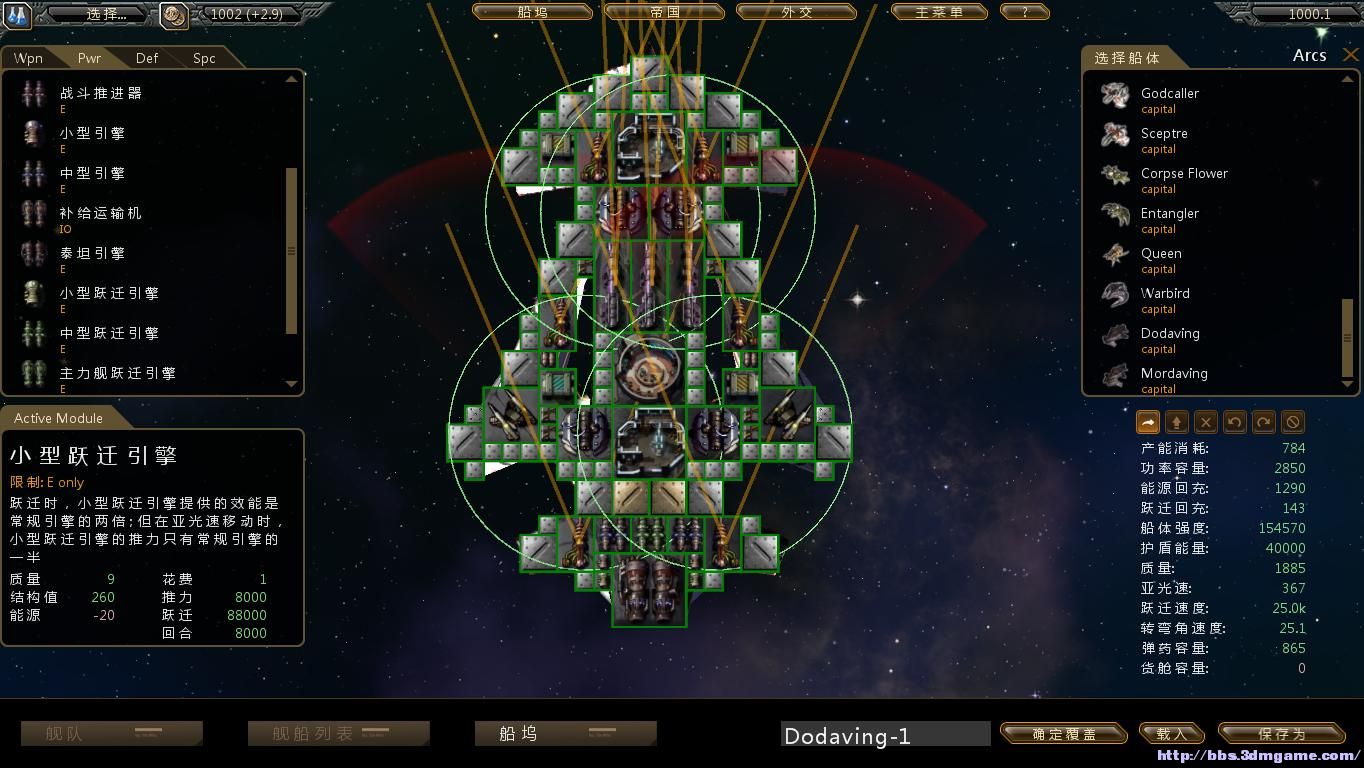Screen dimensions: 1364x768
Task: Open the 船坞 menu in the top bar
Action: (x=533, y=13)
